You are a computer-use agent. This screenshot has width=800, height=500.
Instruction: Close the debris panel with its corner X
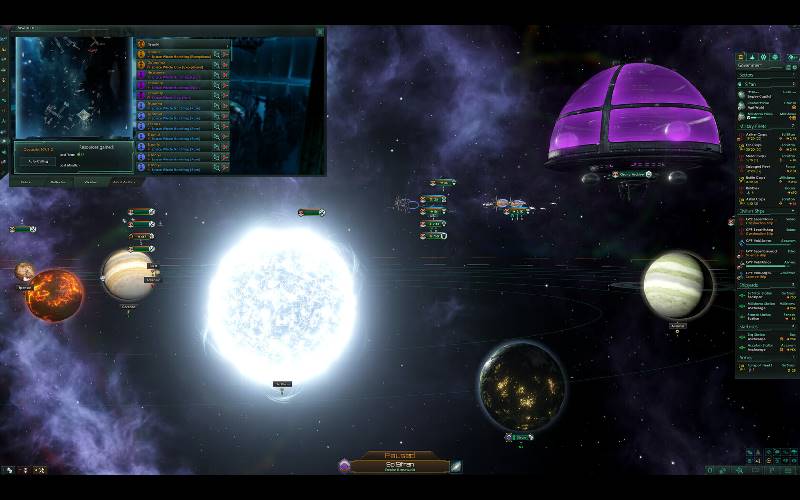pos(320,32)
